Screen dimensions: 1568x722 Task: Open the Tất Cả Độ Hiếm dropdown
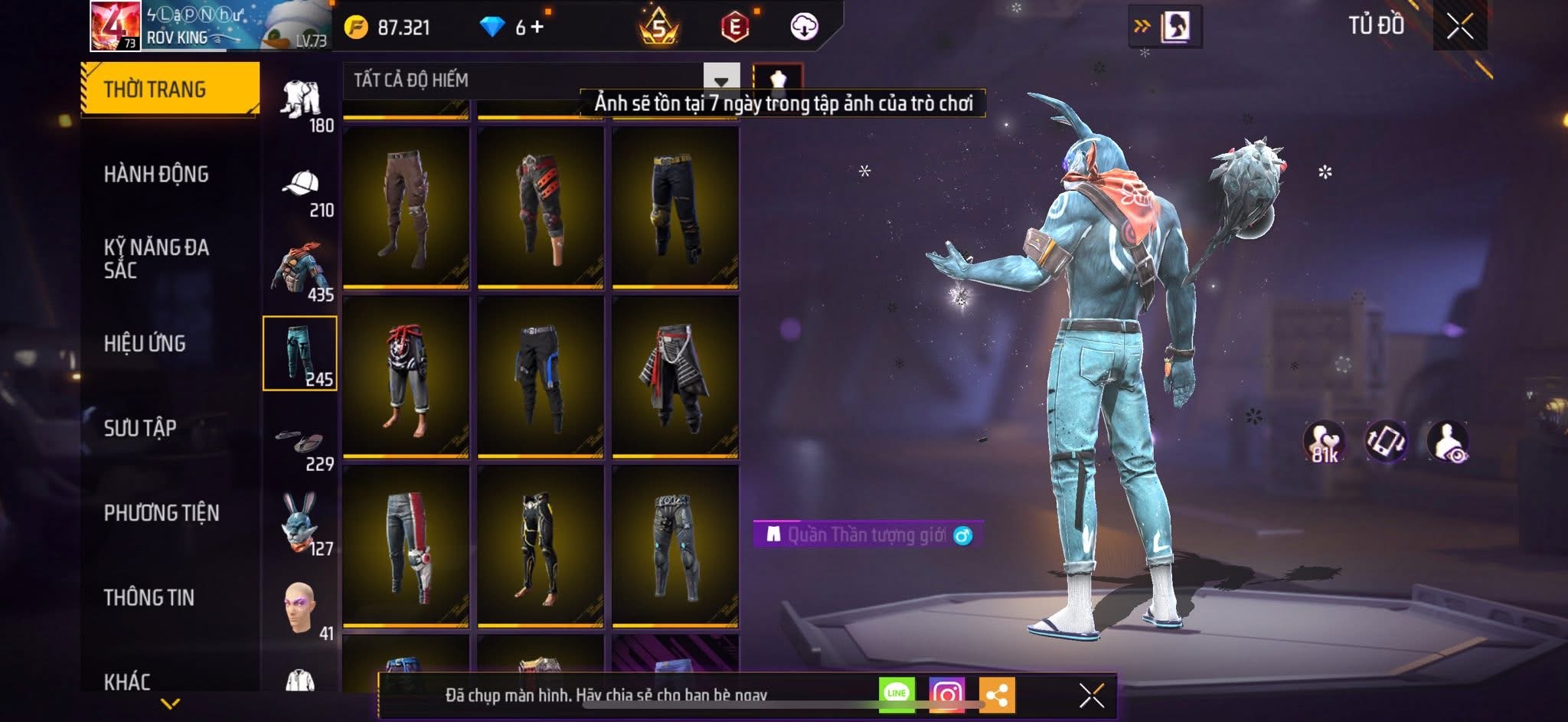pyautogui.click(x=720, y=80)
